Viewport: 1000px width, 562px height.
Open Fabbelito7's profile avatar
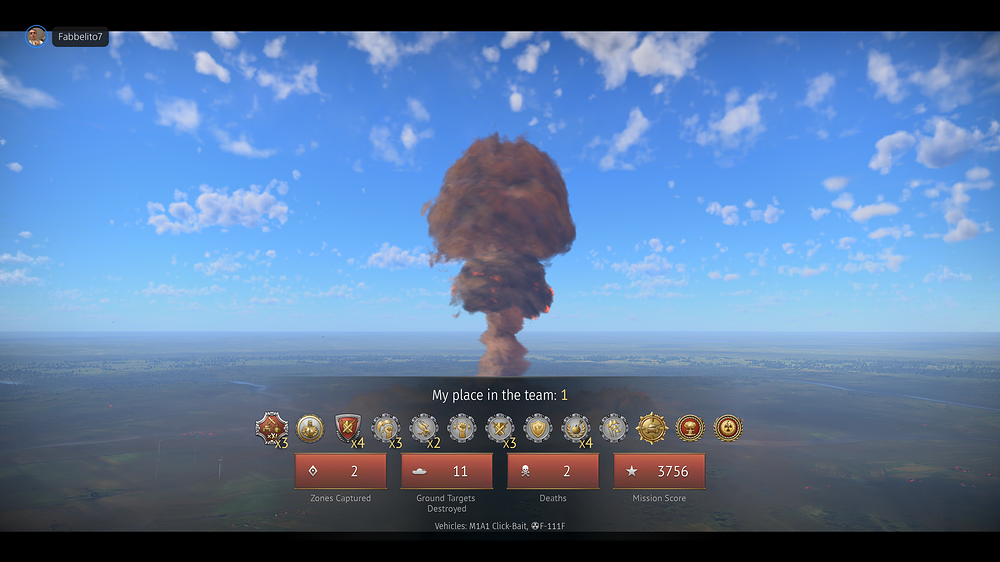[x=36, y=37]
